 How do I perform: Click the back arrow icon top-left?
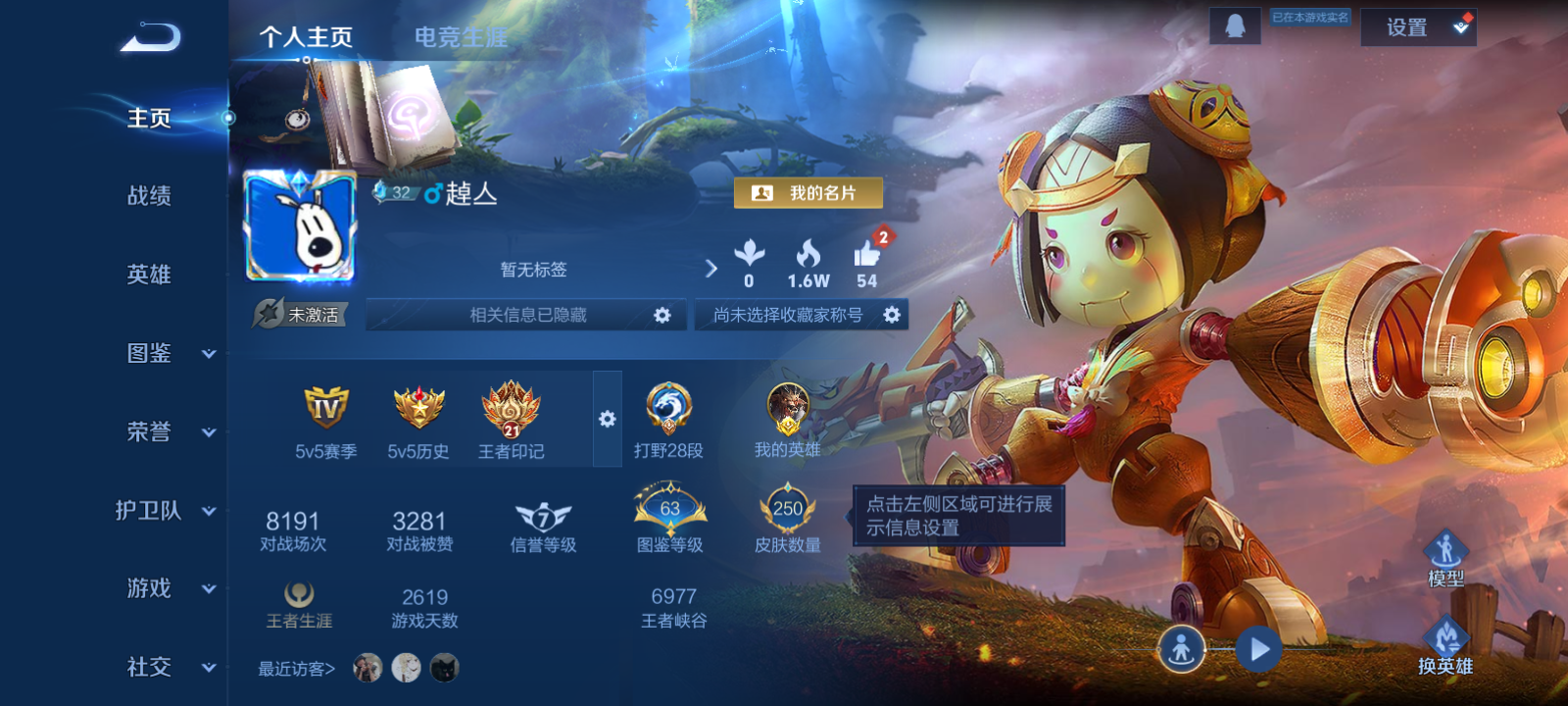pyautogui.click(x=149, y=35)
